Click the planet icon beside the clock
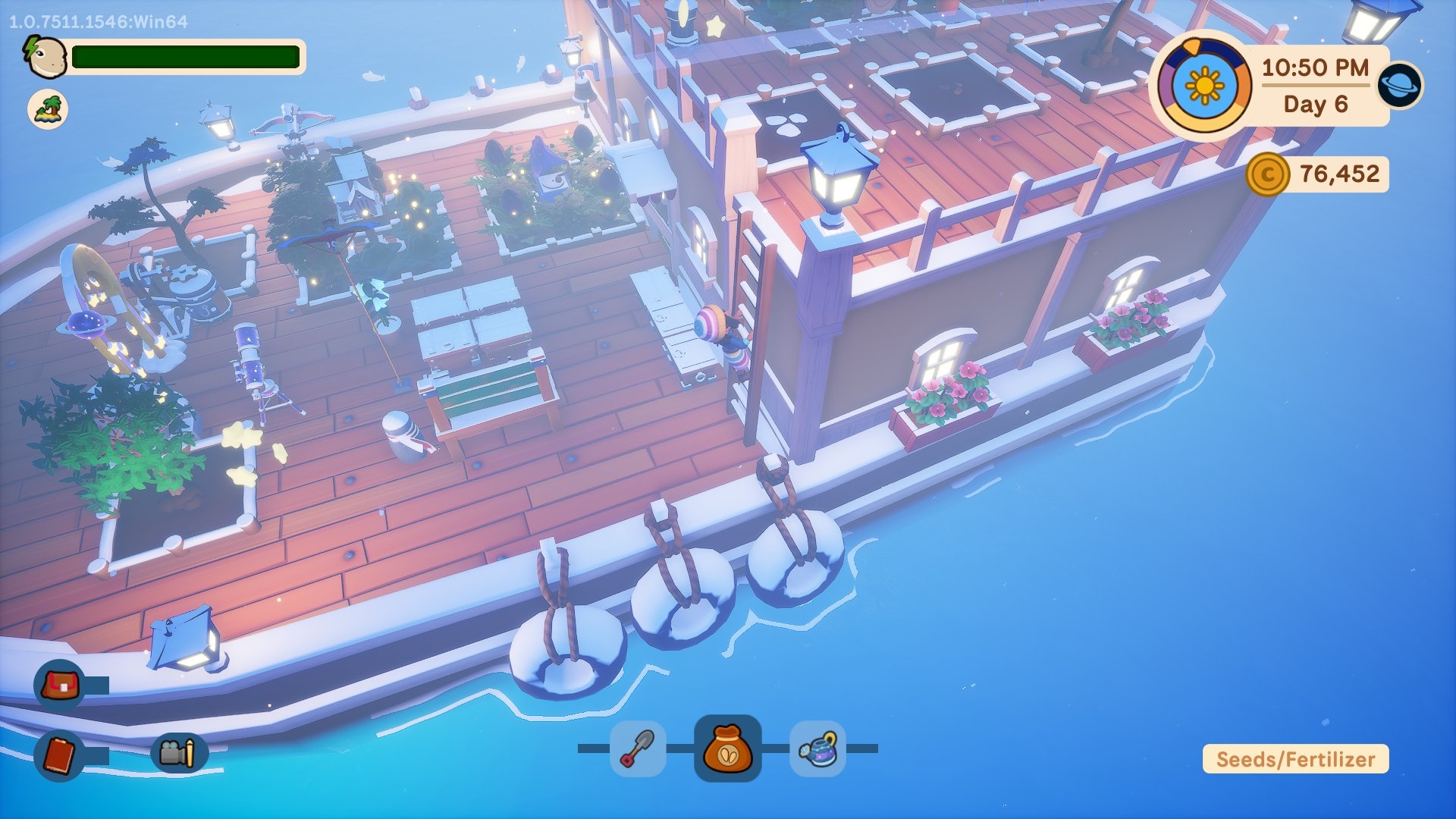Image resolution: width=1456 pixels, height=819 pixels. click(1400, 85)
